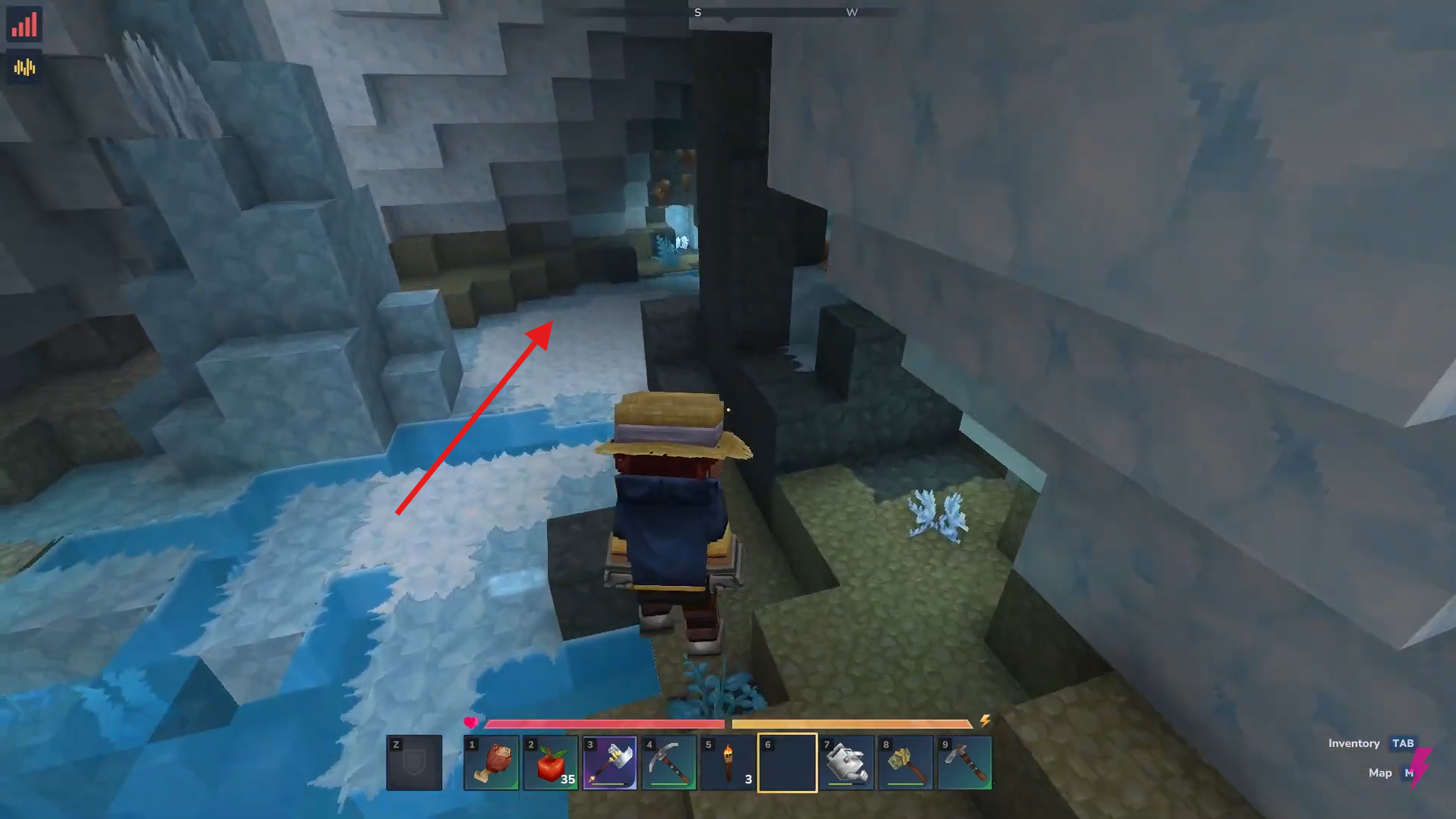Toggle the yellow audio waveform indicator

pyautogui.click(x=24, y=67)
